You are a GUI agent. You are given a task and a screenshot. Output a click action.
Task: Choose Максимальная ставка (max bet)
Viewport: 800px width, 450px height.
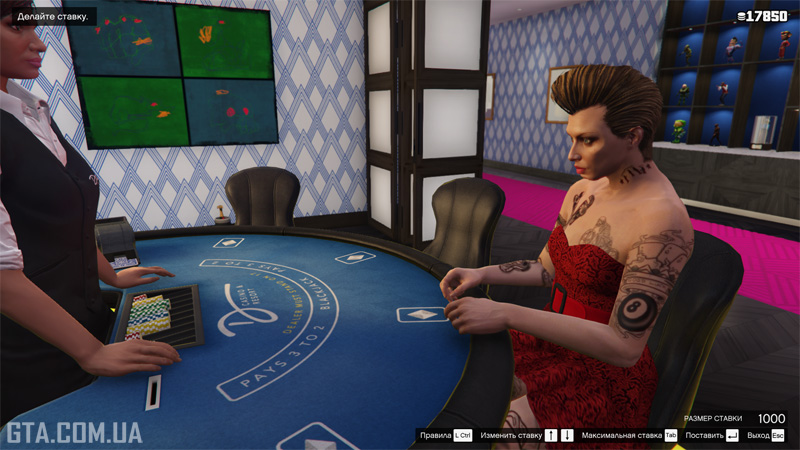click(x=629, y=436)
